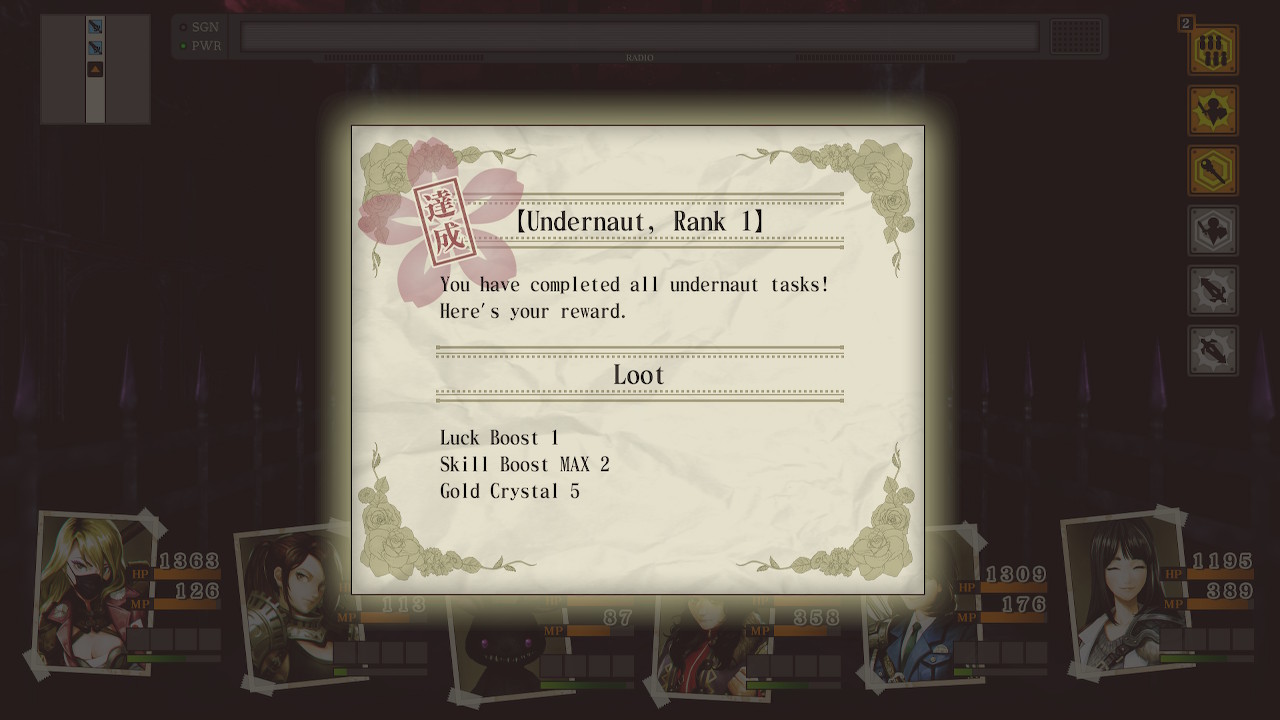Viewport: 1280px width, 720px height.
Task: Click the Undernaut Rank 1 reward notice
Action: [638, 360]
